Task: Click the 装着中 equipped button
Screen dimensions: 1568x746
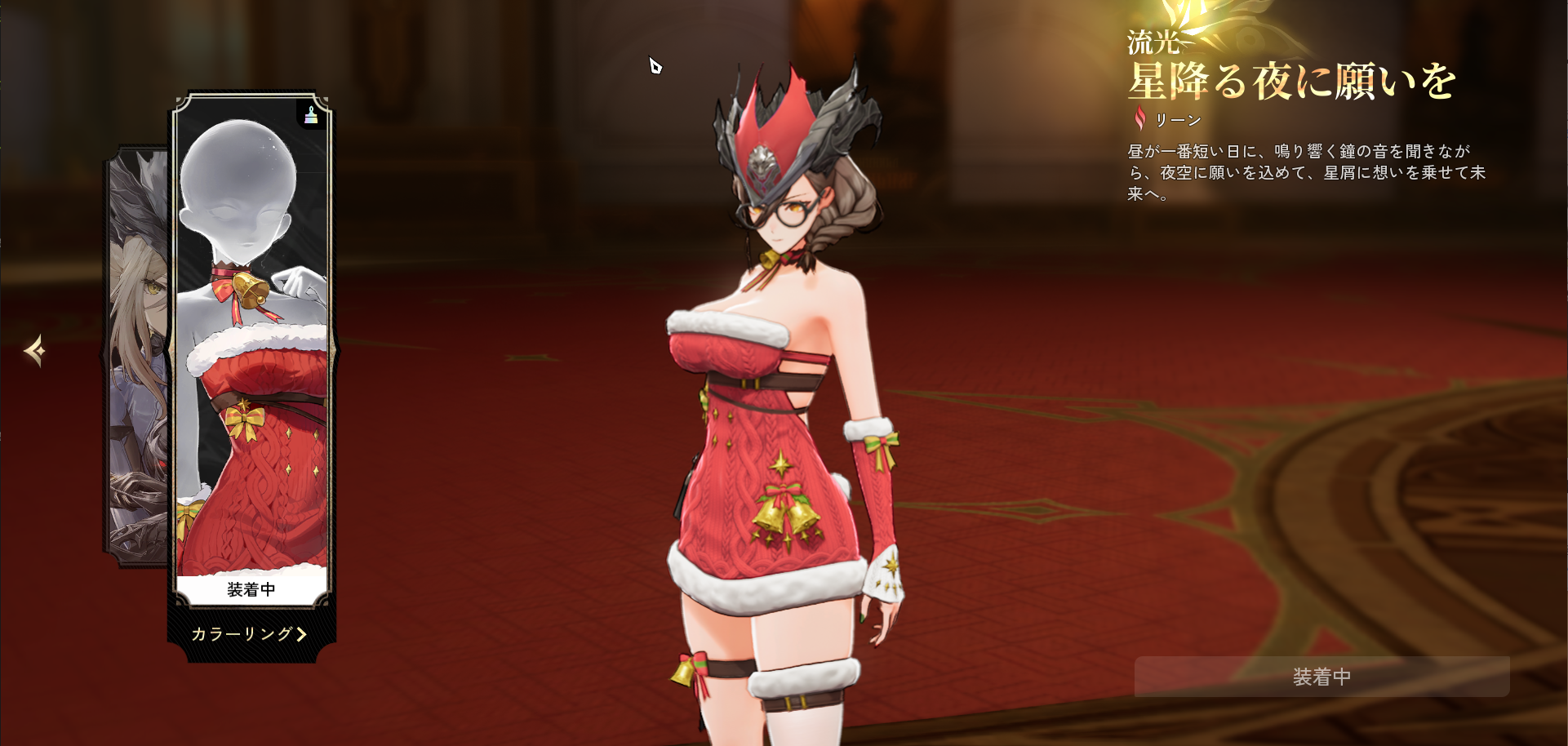Action: point(1321,677)
